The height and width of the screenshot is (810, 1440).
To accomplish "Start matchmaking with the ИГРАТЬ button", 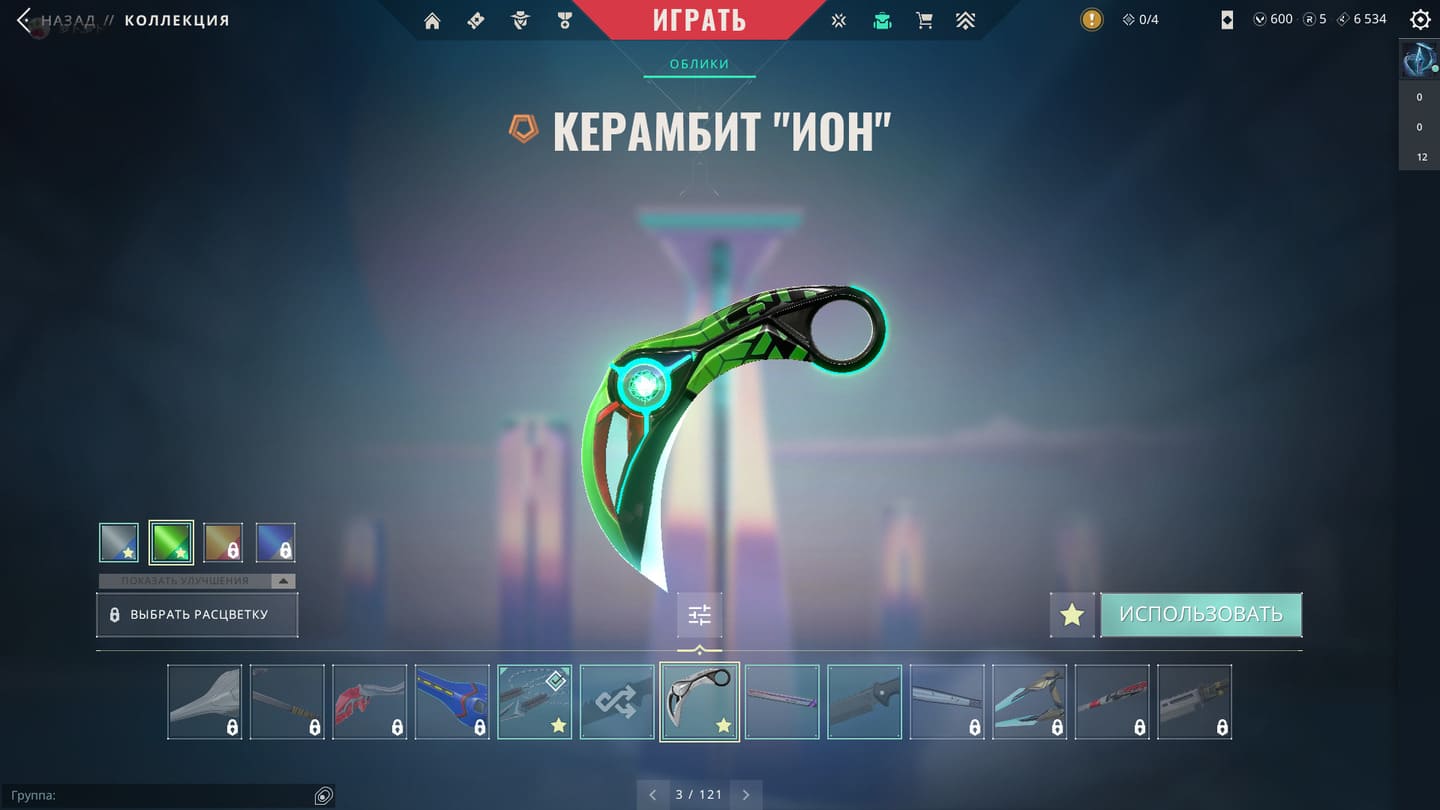I will click(x=700, y=20).
